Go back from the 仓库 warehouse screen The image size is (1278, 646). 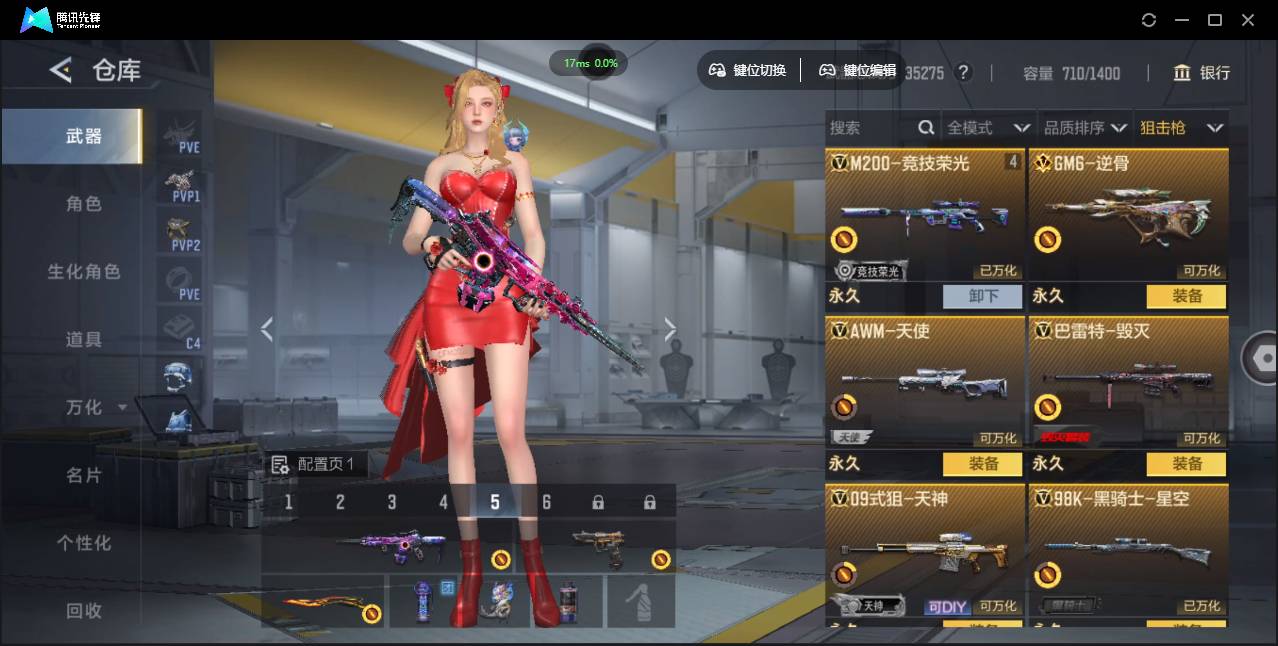(62, 70)
